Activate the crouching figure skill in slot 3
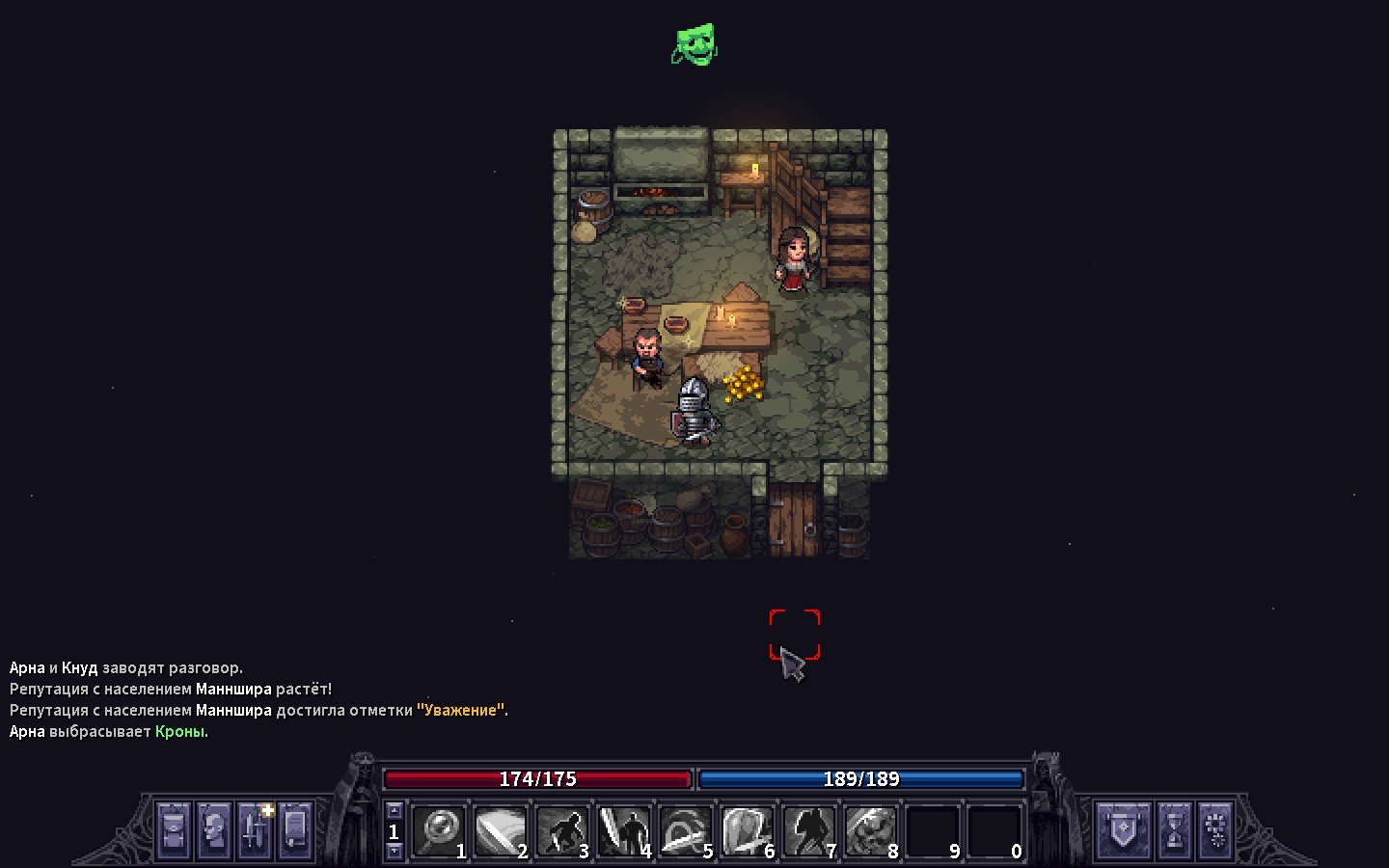The image size is (1389, 868). tap(563, 829)
